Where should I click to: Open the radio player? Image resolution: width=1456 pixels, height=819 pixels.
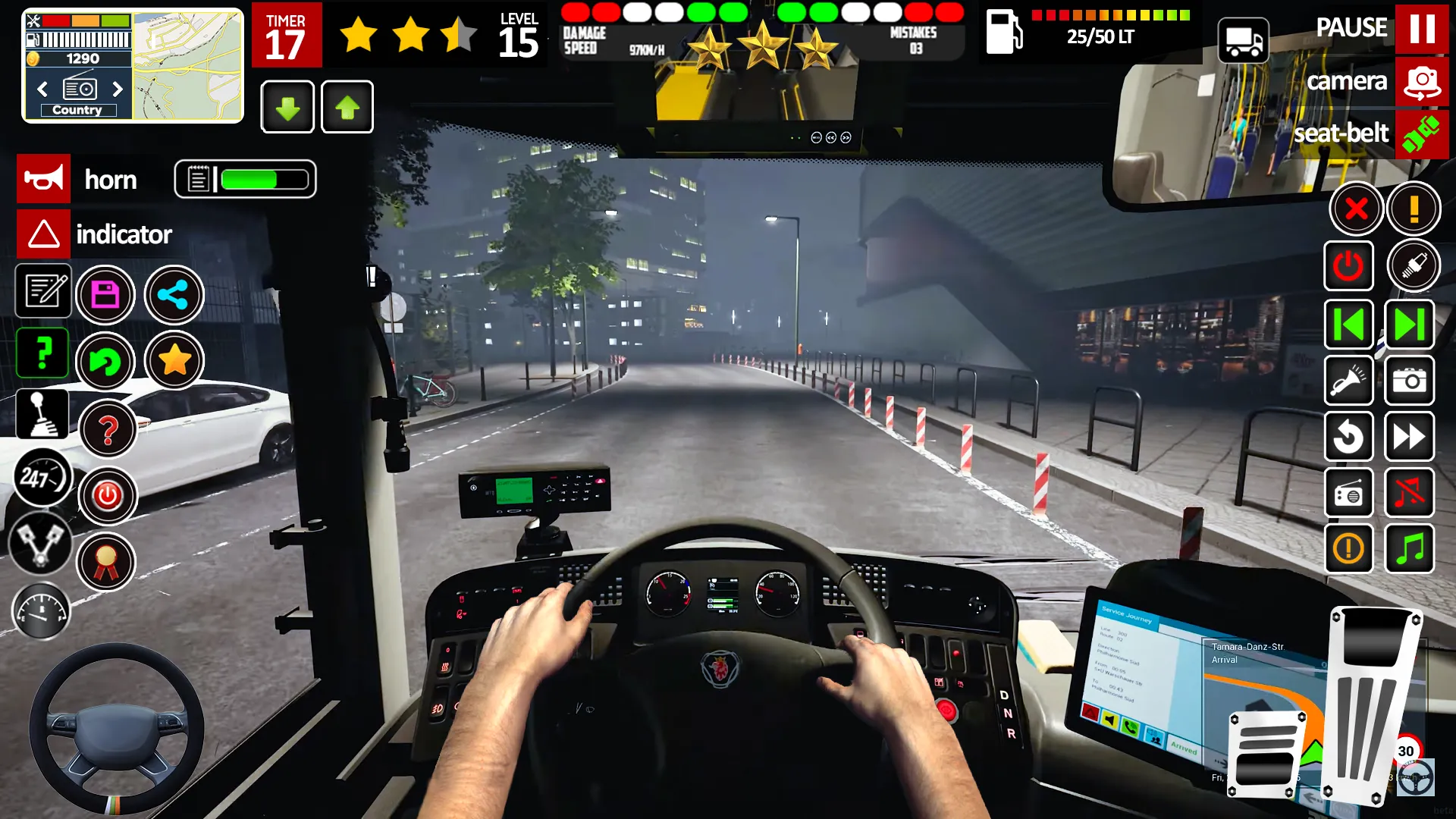point(1349,493)
